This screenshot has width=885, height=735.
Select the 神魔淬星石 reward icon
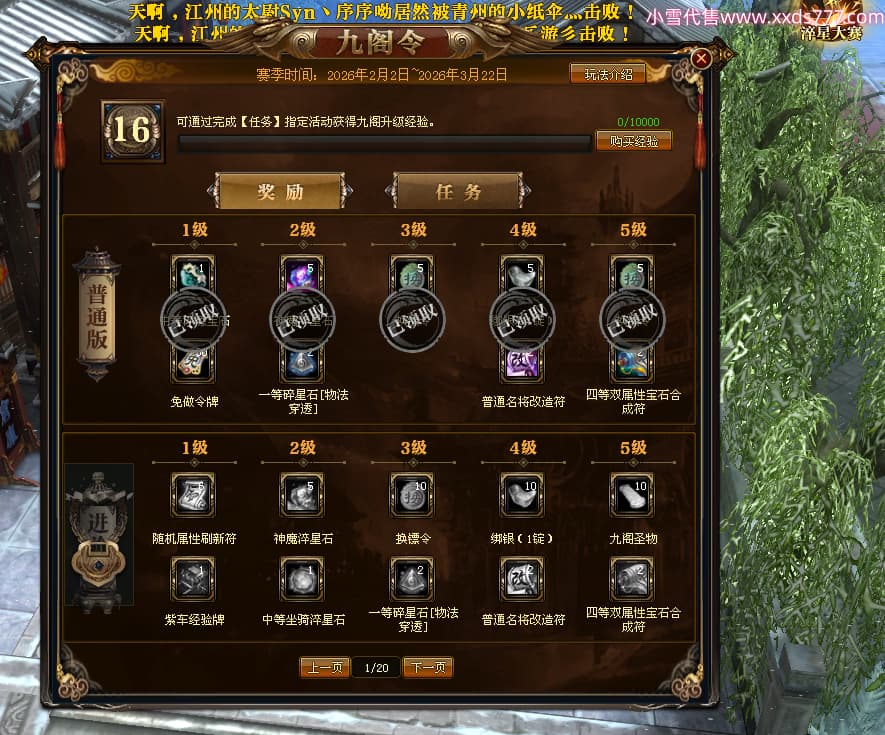click(x=302, y=495)
